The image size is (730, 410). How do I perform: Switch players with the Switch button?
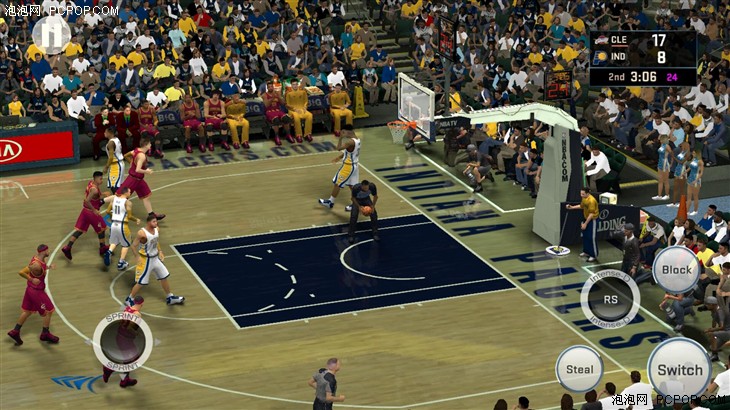[x=679, y=369]
